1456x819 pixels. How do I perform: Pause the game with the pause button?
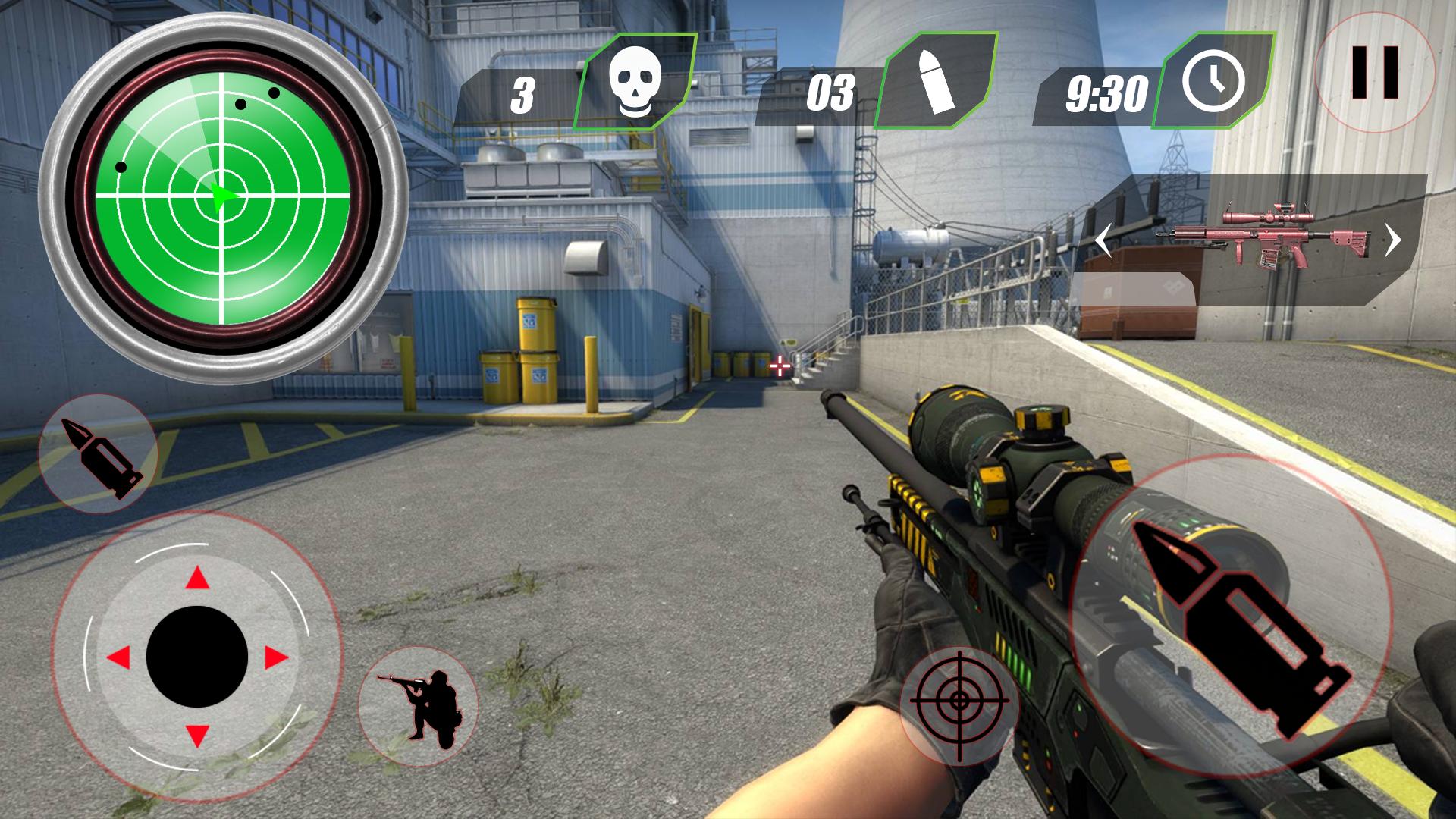click(1374, 73)
